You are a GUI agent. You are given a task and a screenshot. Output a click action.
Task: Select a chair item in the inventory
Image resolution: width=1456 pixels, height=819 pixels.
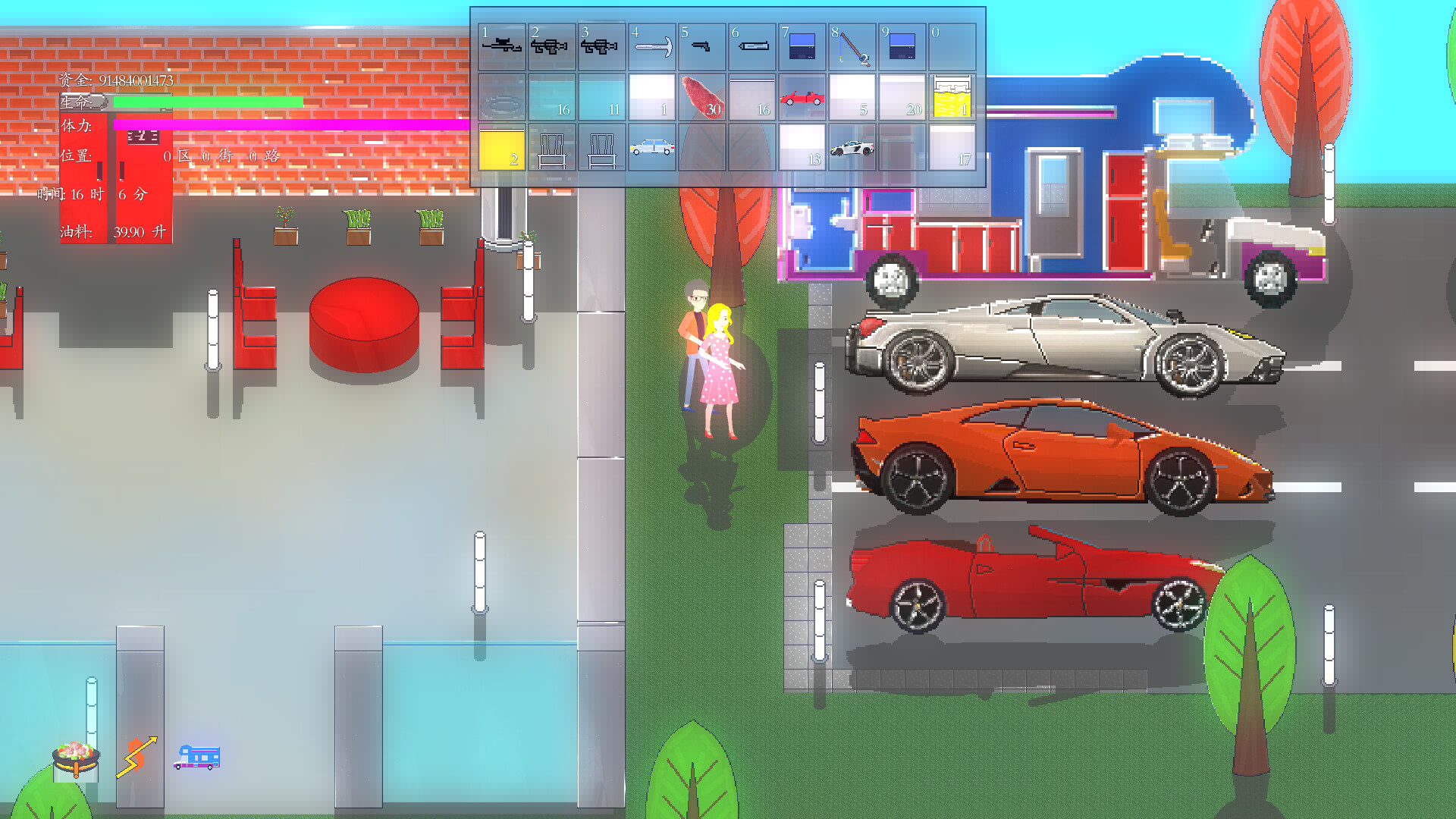tap(552, 146)
